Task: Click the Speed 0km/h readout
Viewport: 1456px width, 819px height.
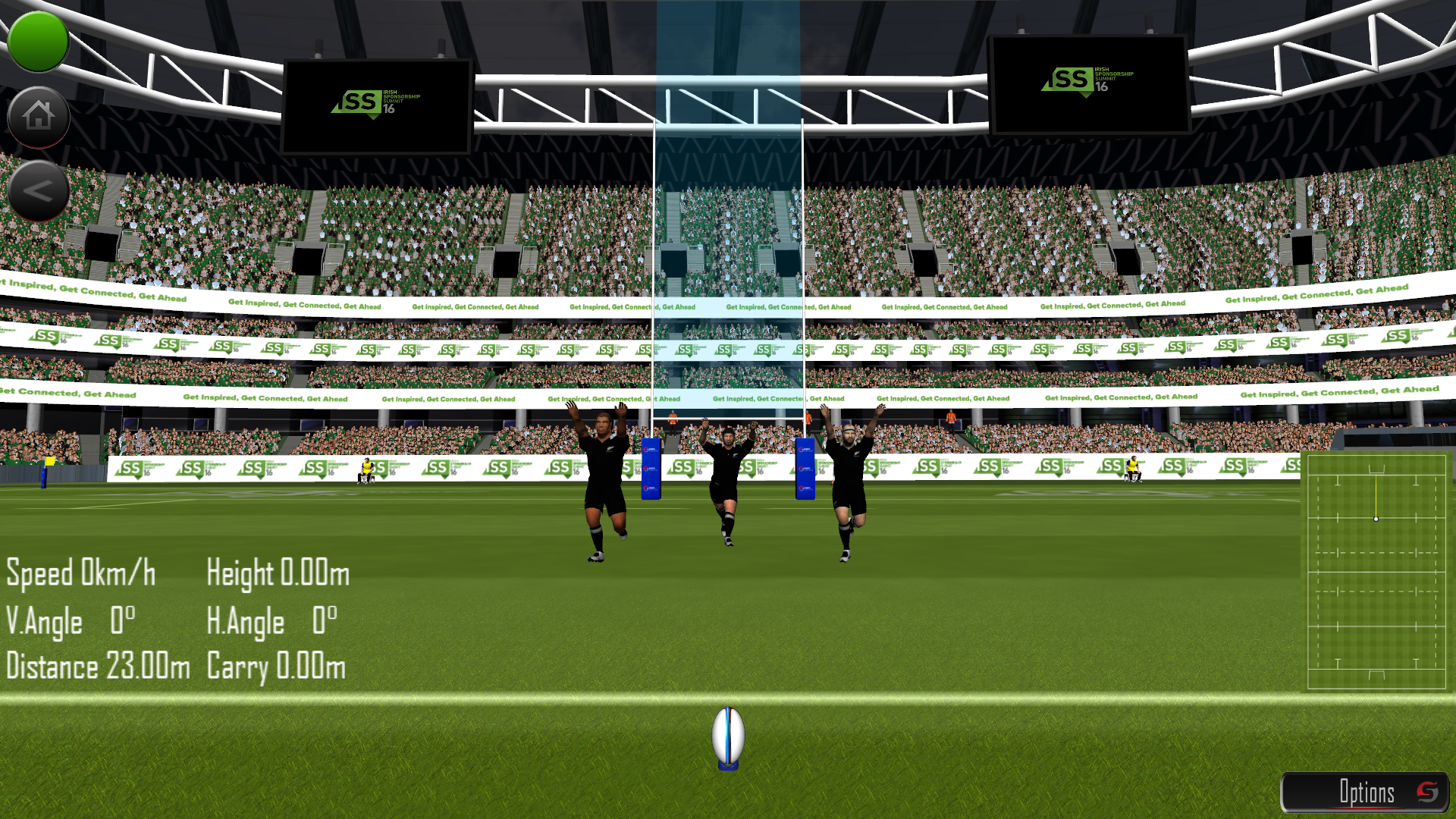Action: (x=80, y=574)
